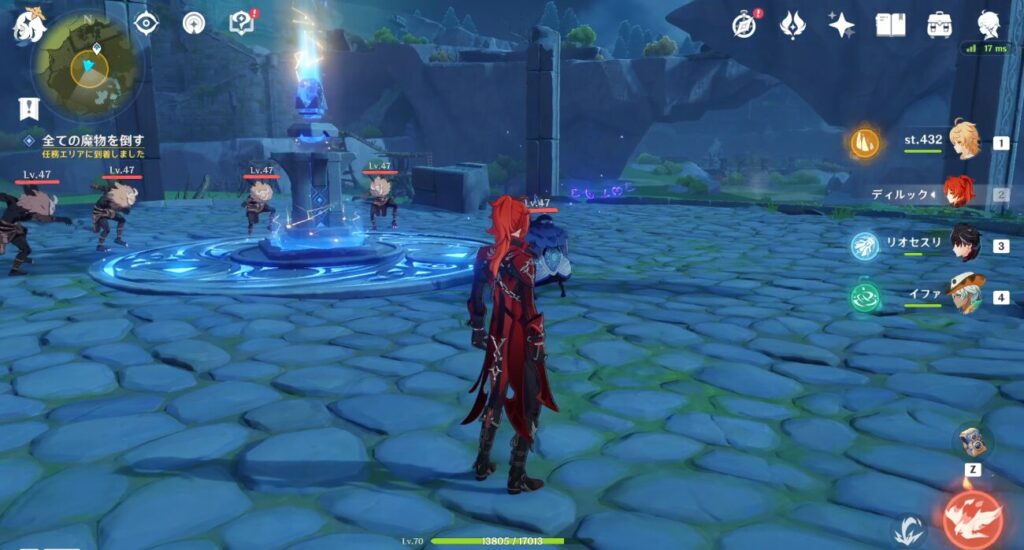Screen dimensions: 1024x550
Task: Open the quest banner icon with exclamation mark
Action: 28,108
